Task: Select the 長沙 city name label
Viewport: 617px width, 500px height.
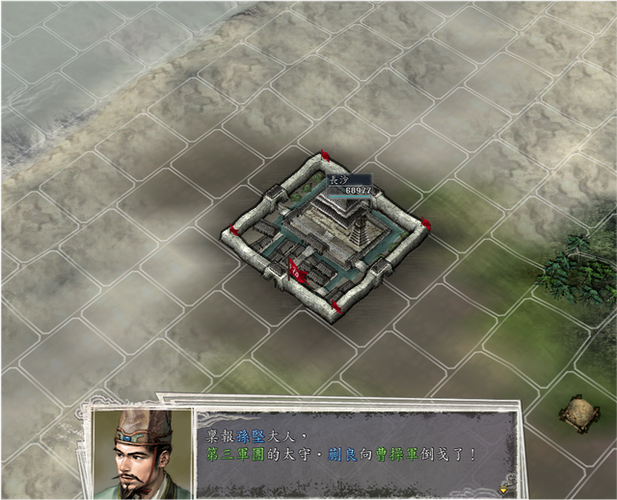Action: click(x=338, y=180)
